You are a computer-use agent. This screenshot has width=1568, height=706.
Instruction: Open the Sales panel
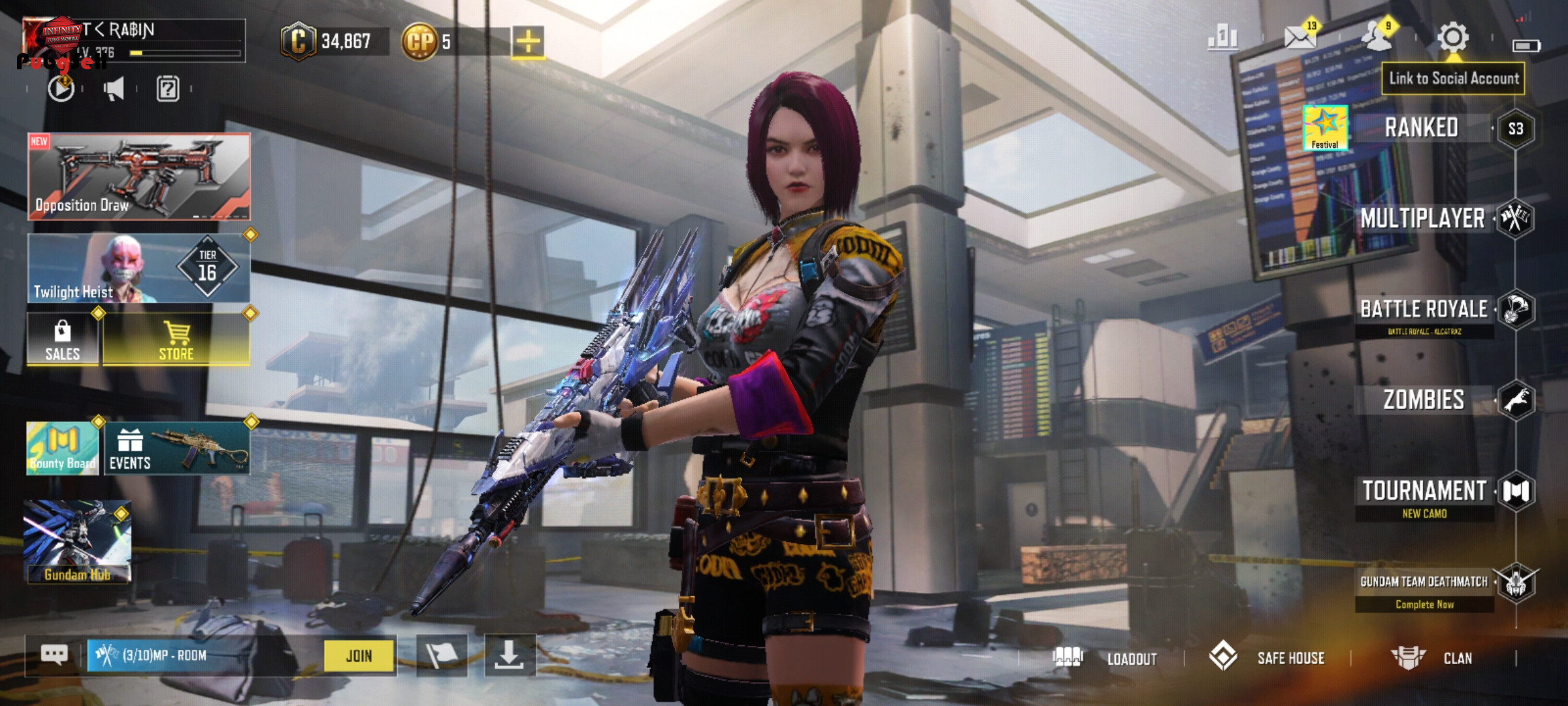[x=63, y=339]
